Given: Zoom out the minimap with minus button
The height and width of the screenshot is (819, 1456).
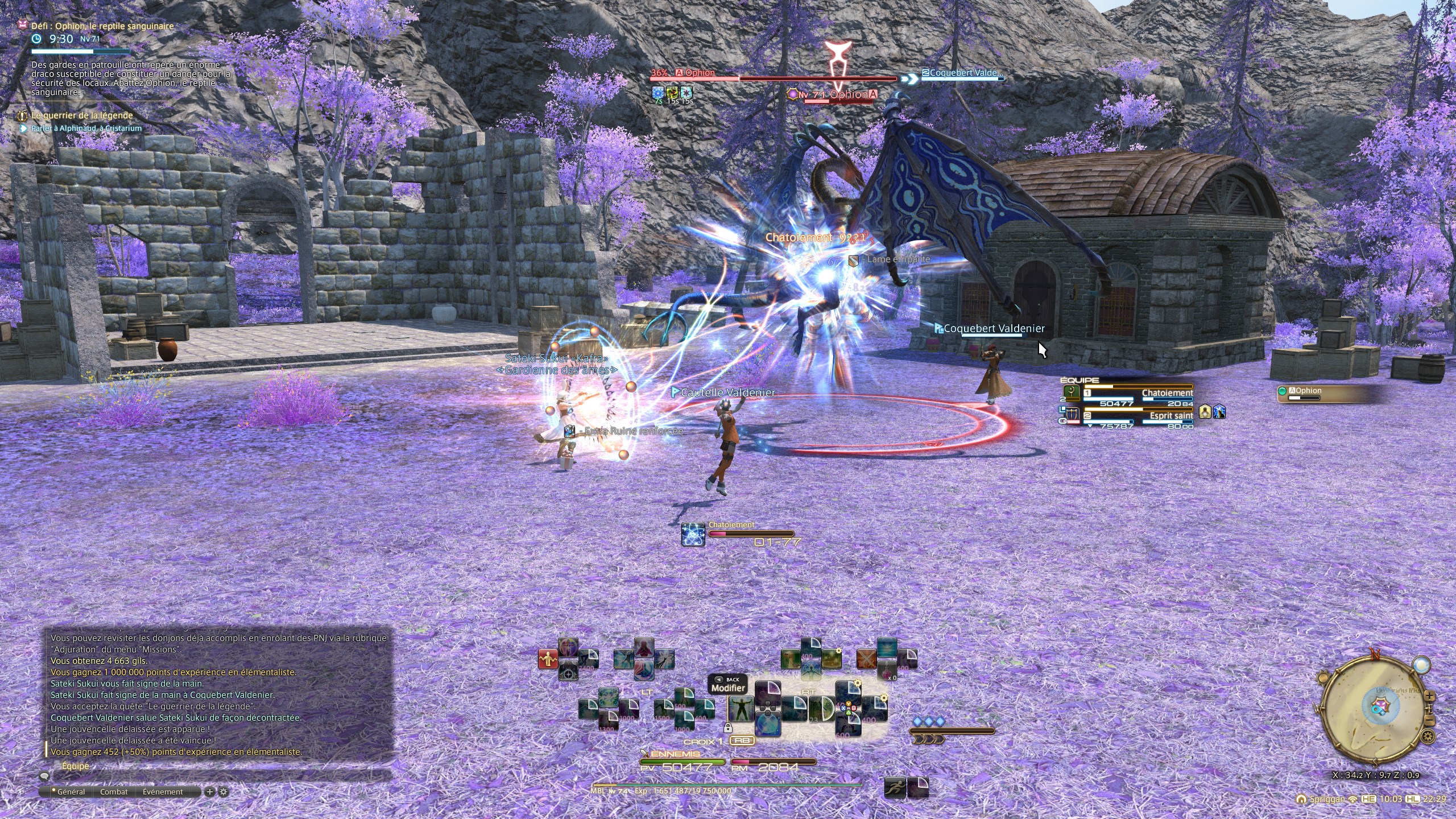Looking at the screenshot, I should (1429, 721).
